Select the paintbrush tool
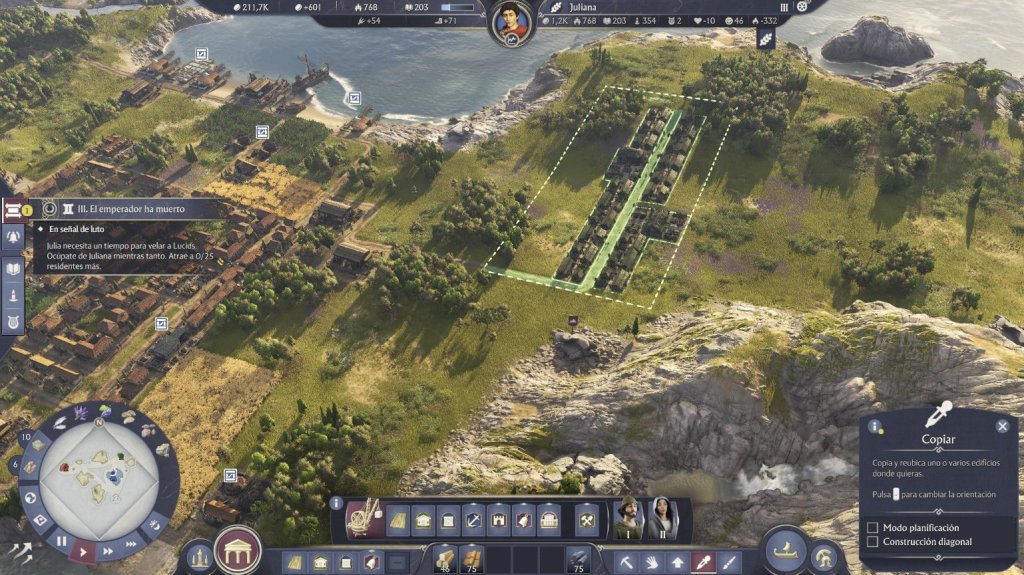This screenshot has width=1024, height=575. coord(730,562)
